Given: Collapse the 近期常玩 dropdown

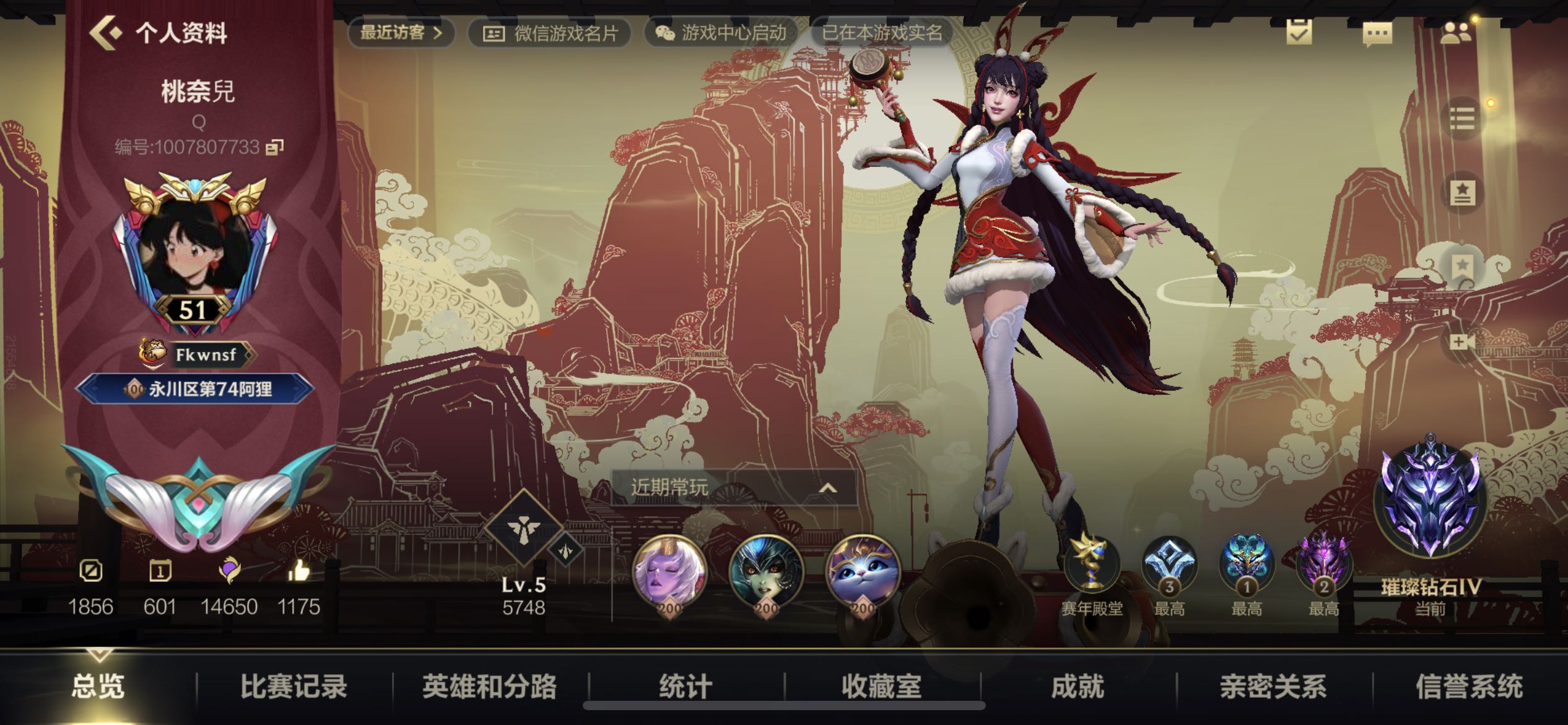Looking at the screenshot, I should click(827, 488).
